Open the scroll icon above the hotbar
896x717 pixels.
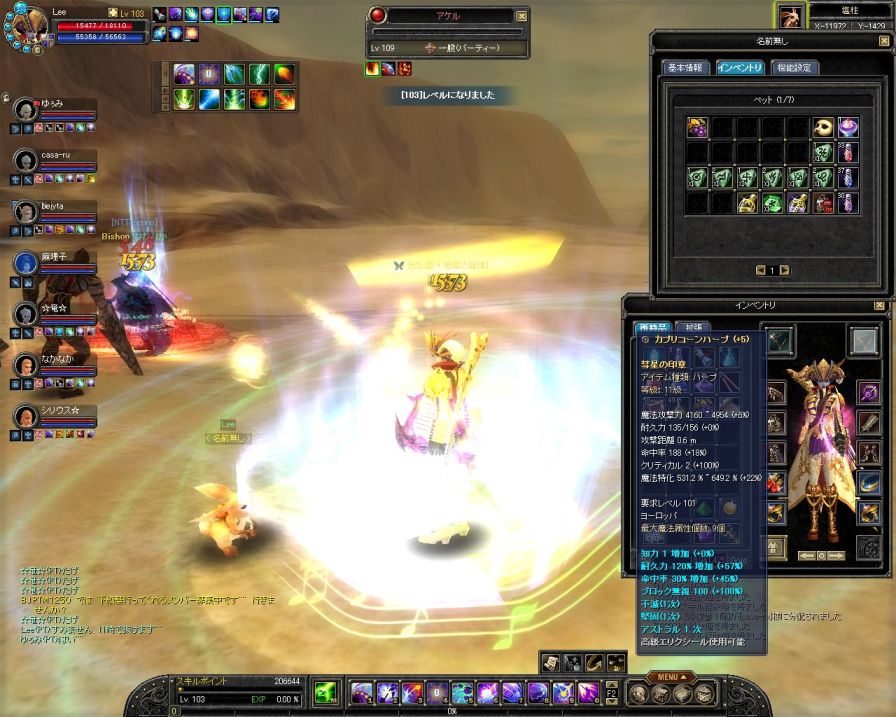[550, 661]
